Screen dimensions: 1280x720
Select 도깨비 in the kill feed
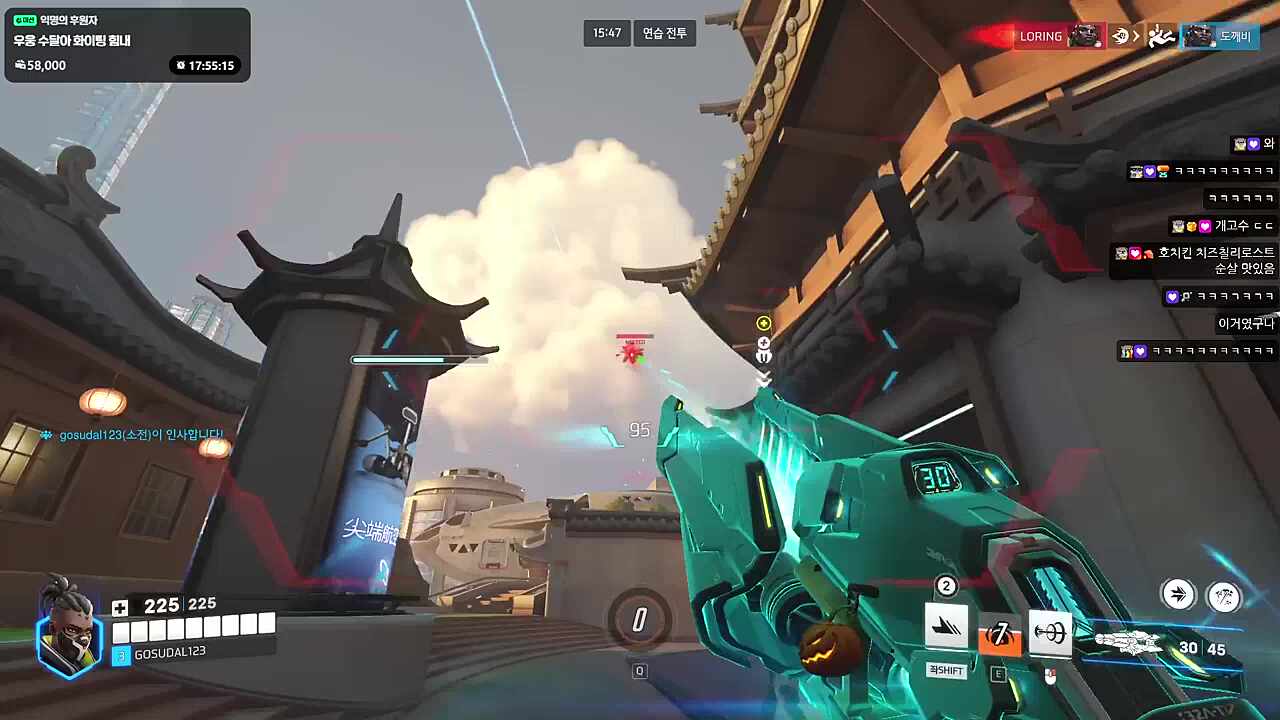pyautogui.click(x=1234, y=37)
